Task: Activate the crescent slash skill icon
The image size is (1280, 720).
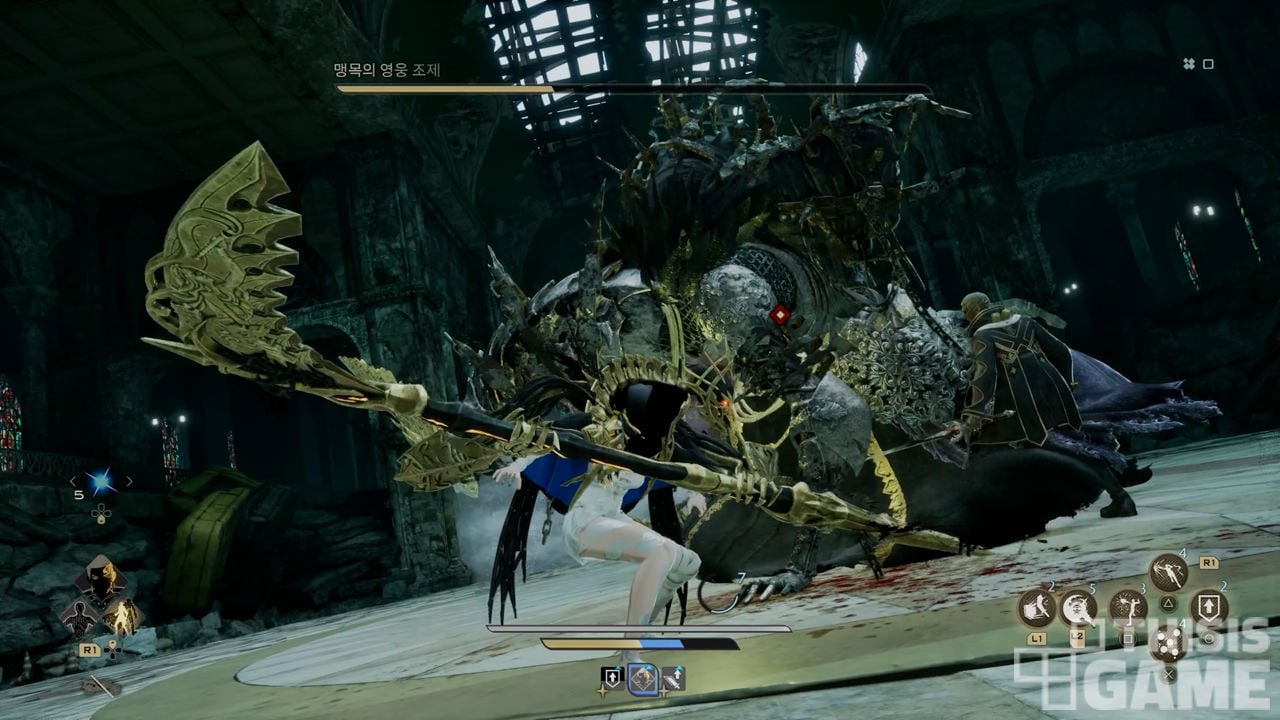Action: (1079, 607)
